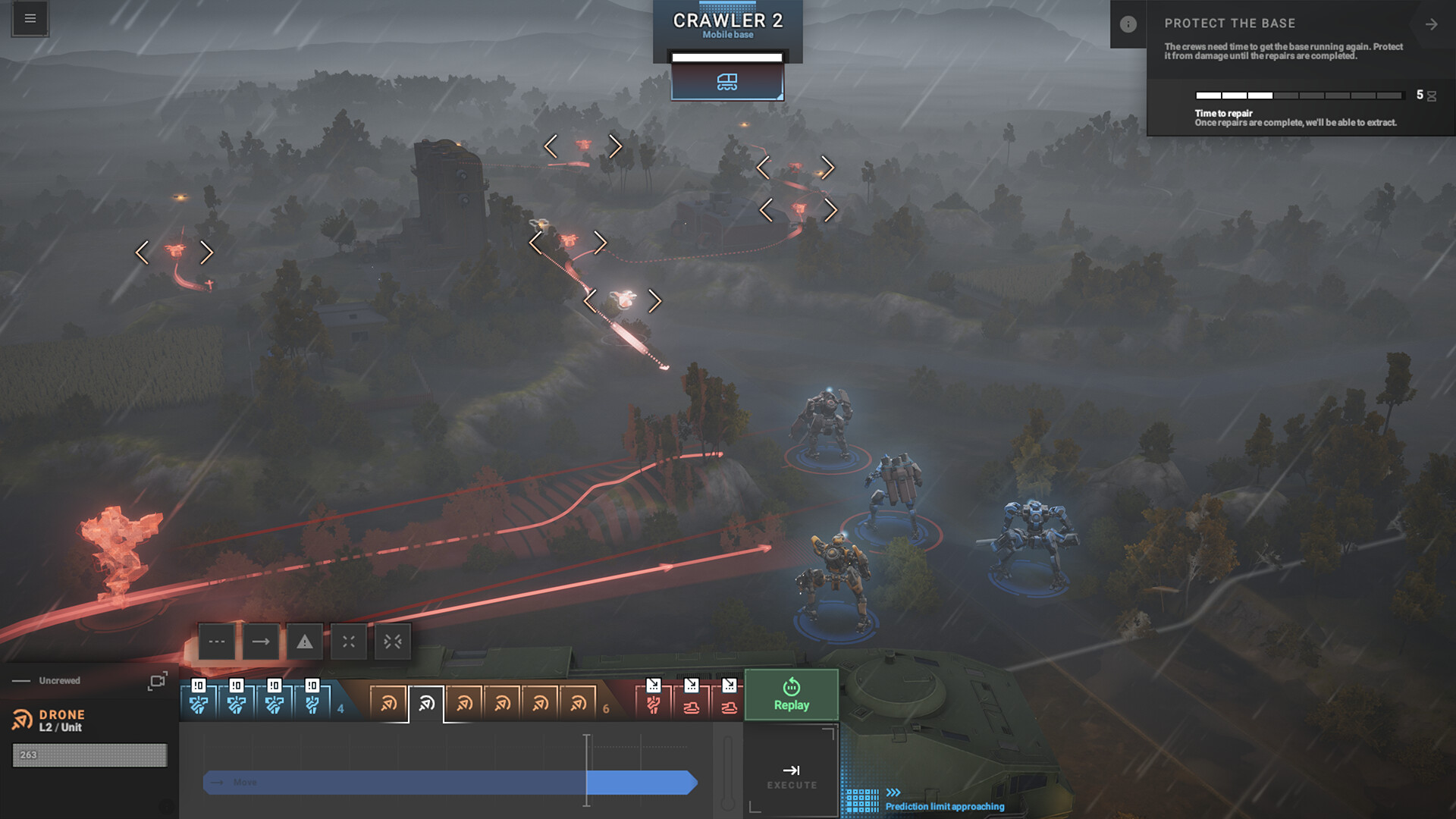Choose the four-dot spread action
This screenshot has height=819, width=1456.
[349, 642]
